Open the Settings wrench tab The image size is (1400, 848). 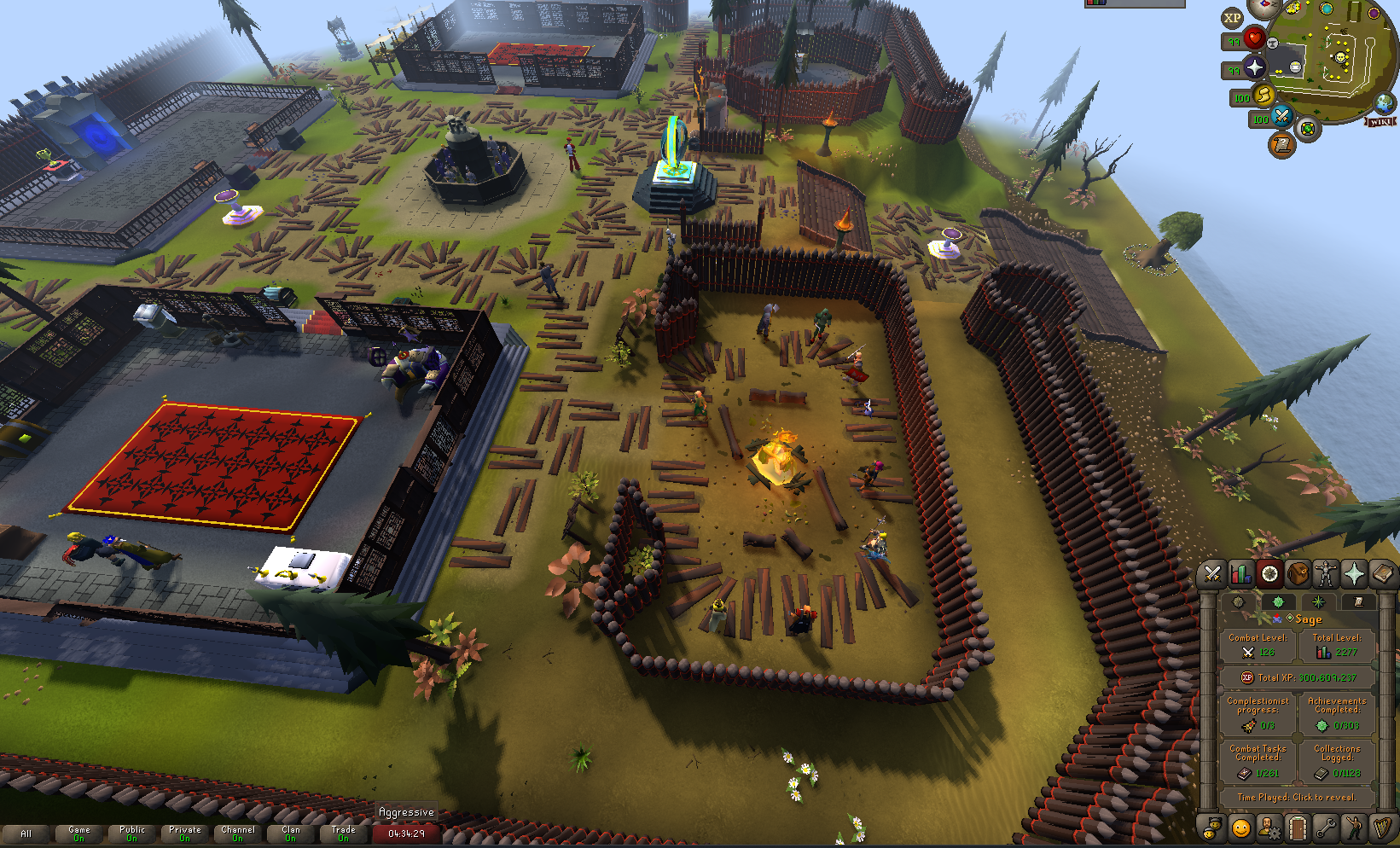point(1326,828)
